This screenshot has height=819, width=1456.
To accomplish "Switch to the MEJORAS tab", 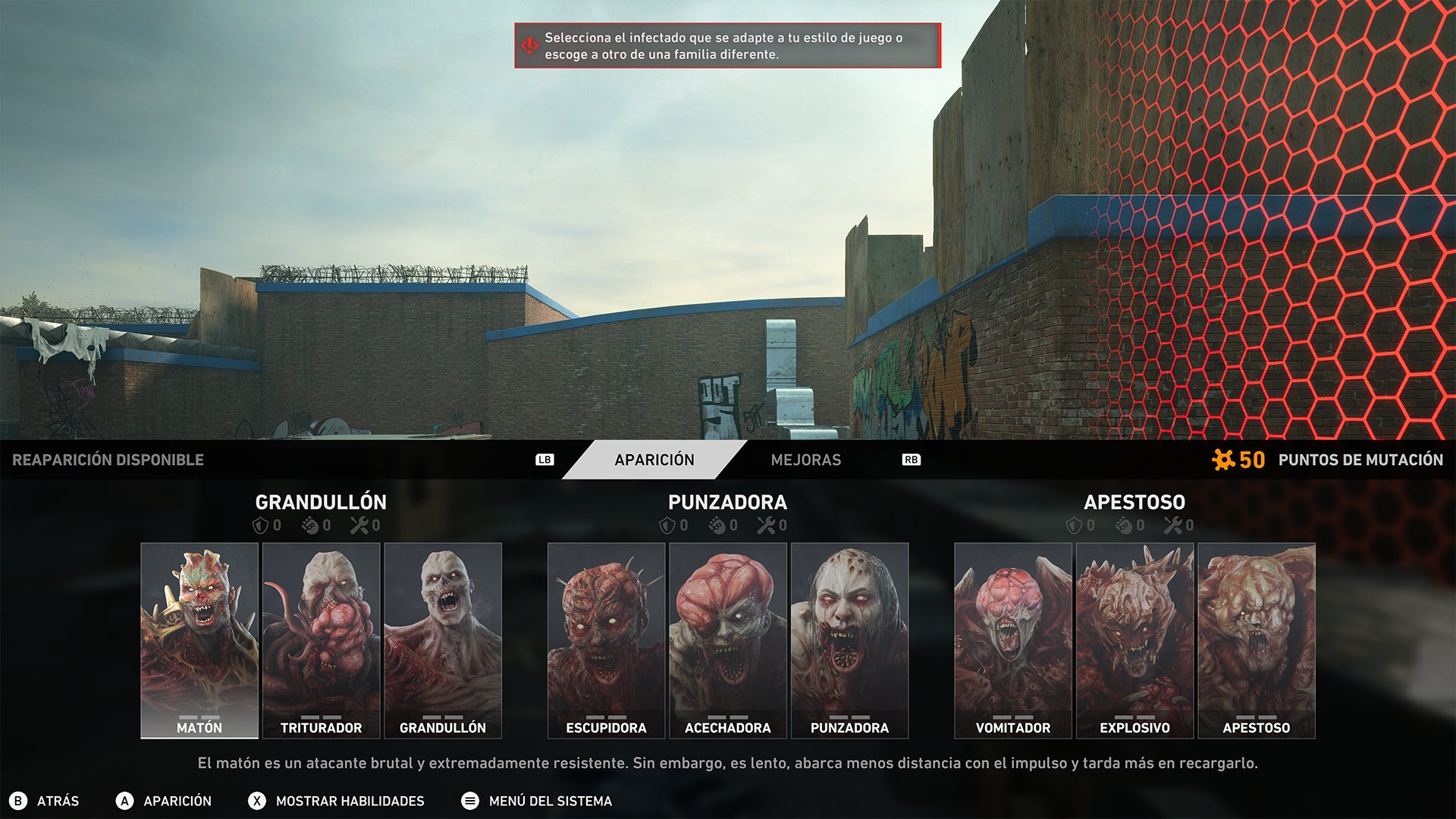I will tap(807, 460).
